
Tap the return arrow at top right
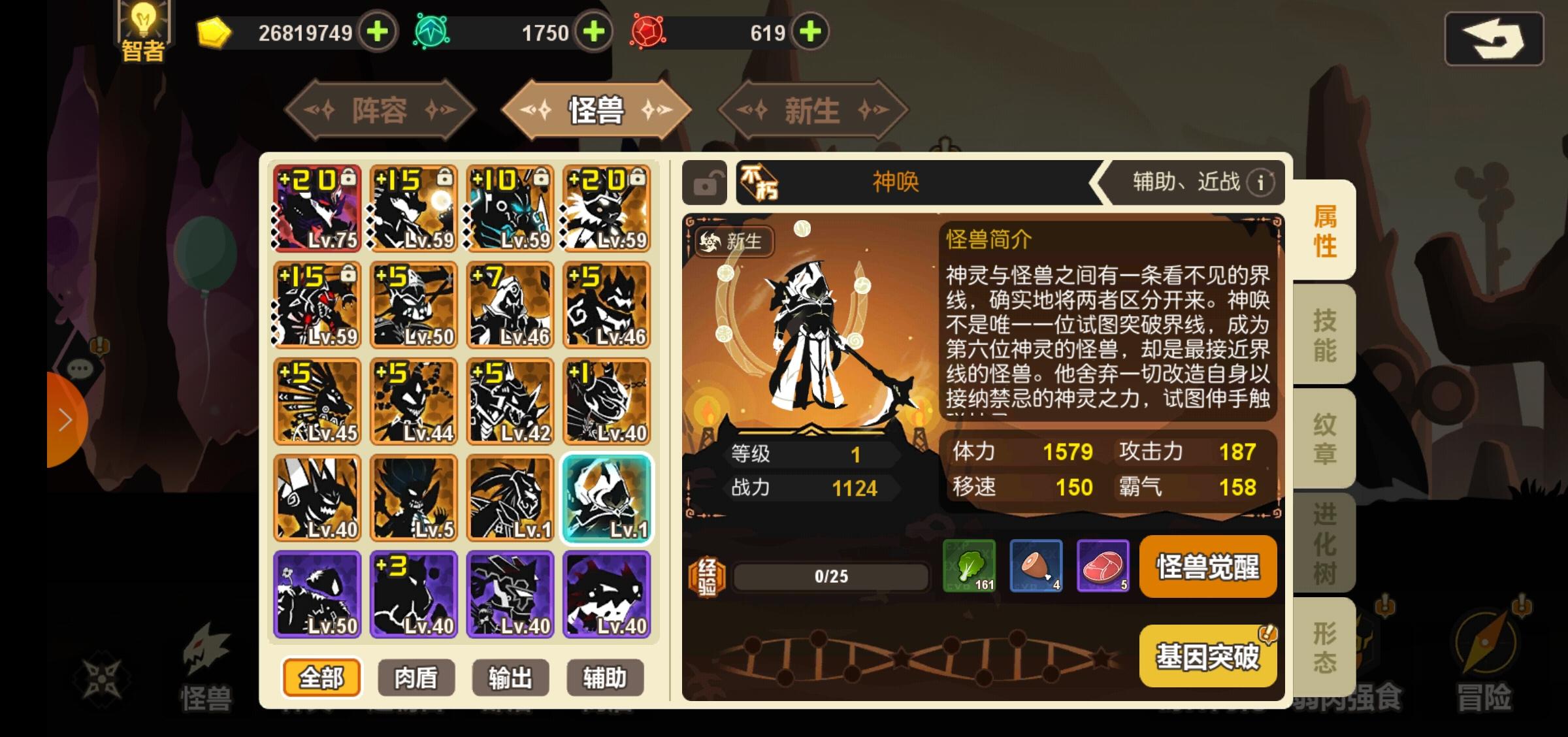(1493, 41)
